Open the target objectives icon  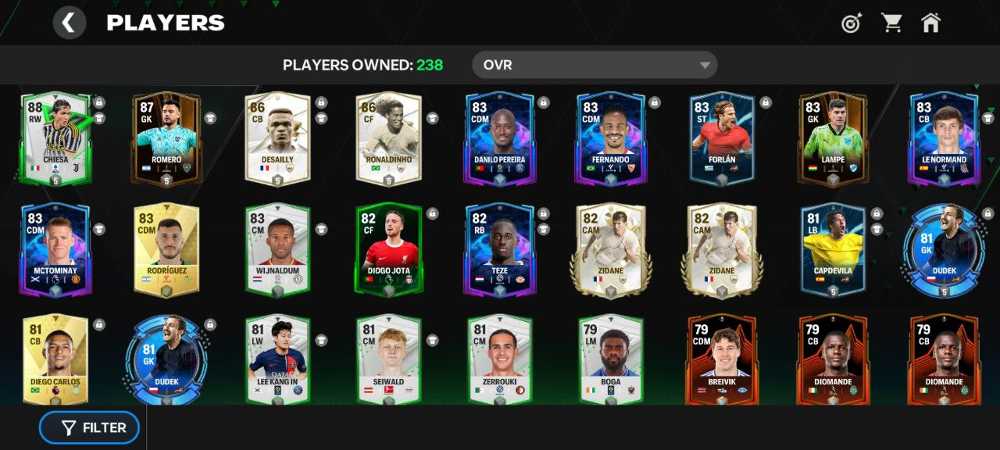tap(851, 23)
